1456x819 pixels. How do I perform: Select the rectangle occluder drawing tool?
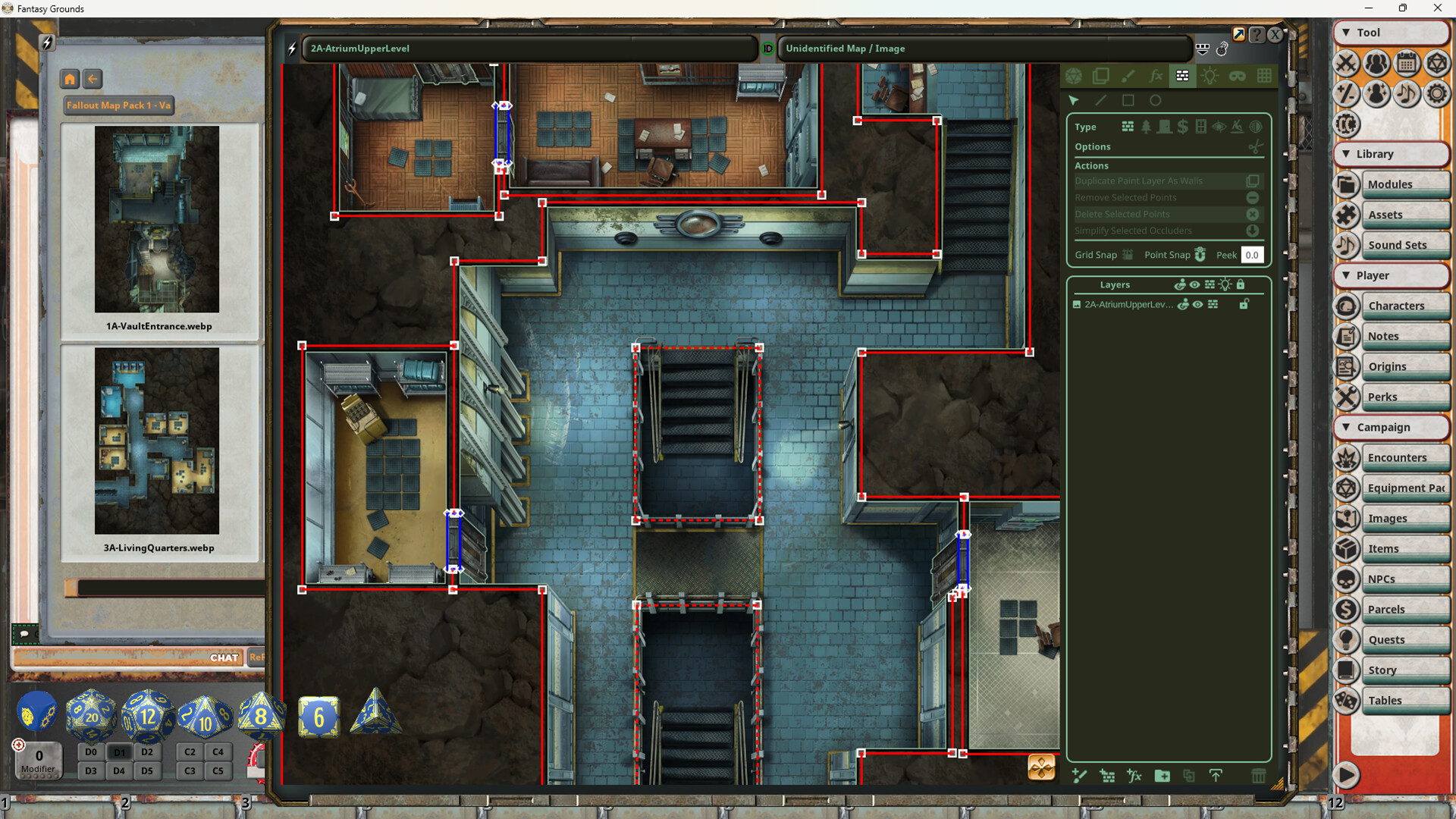1128,100
